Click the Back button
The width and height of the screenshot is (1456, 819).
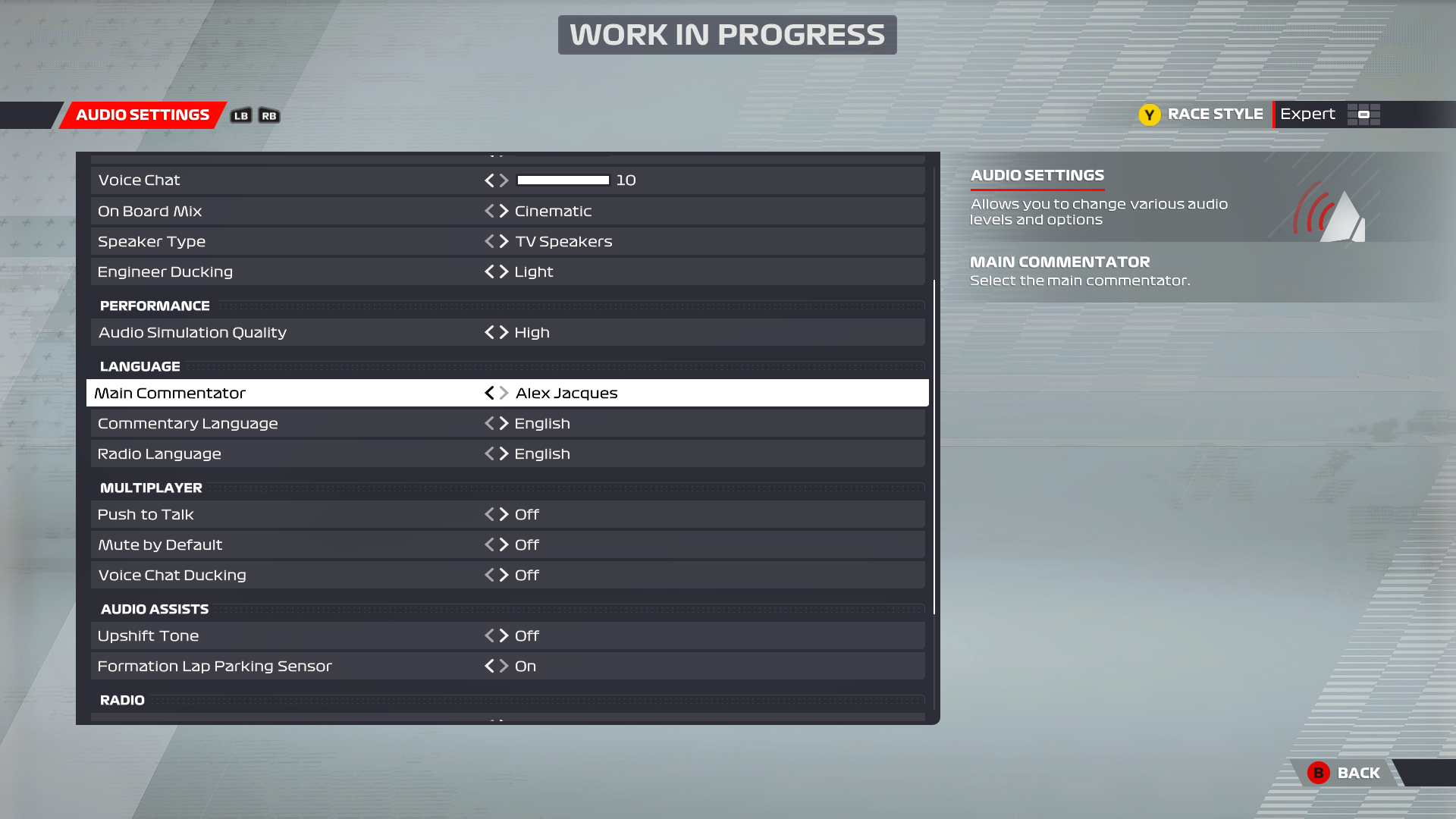(1358, 773)
